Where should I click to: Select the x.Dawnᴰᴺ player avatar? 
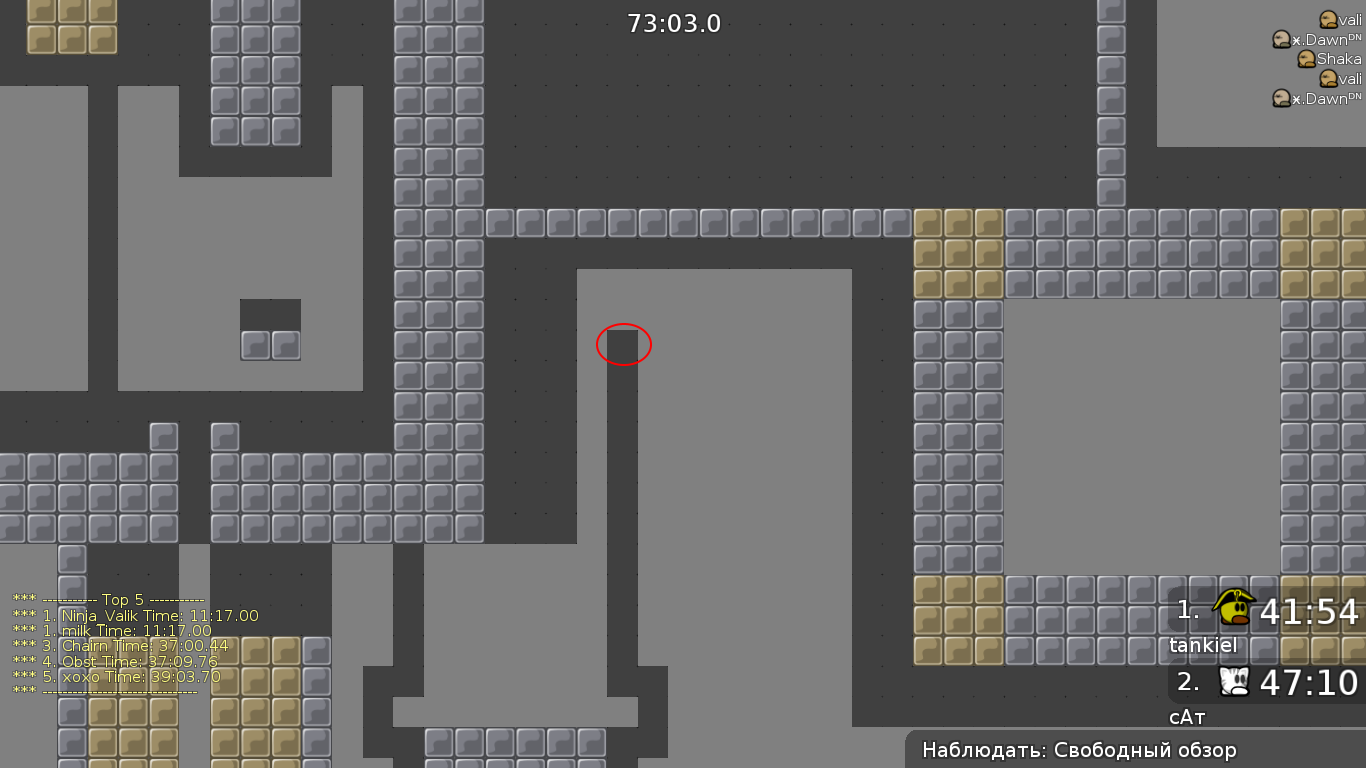pyautogui.click(x=1283, y=40)
